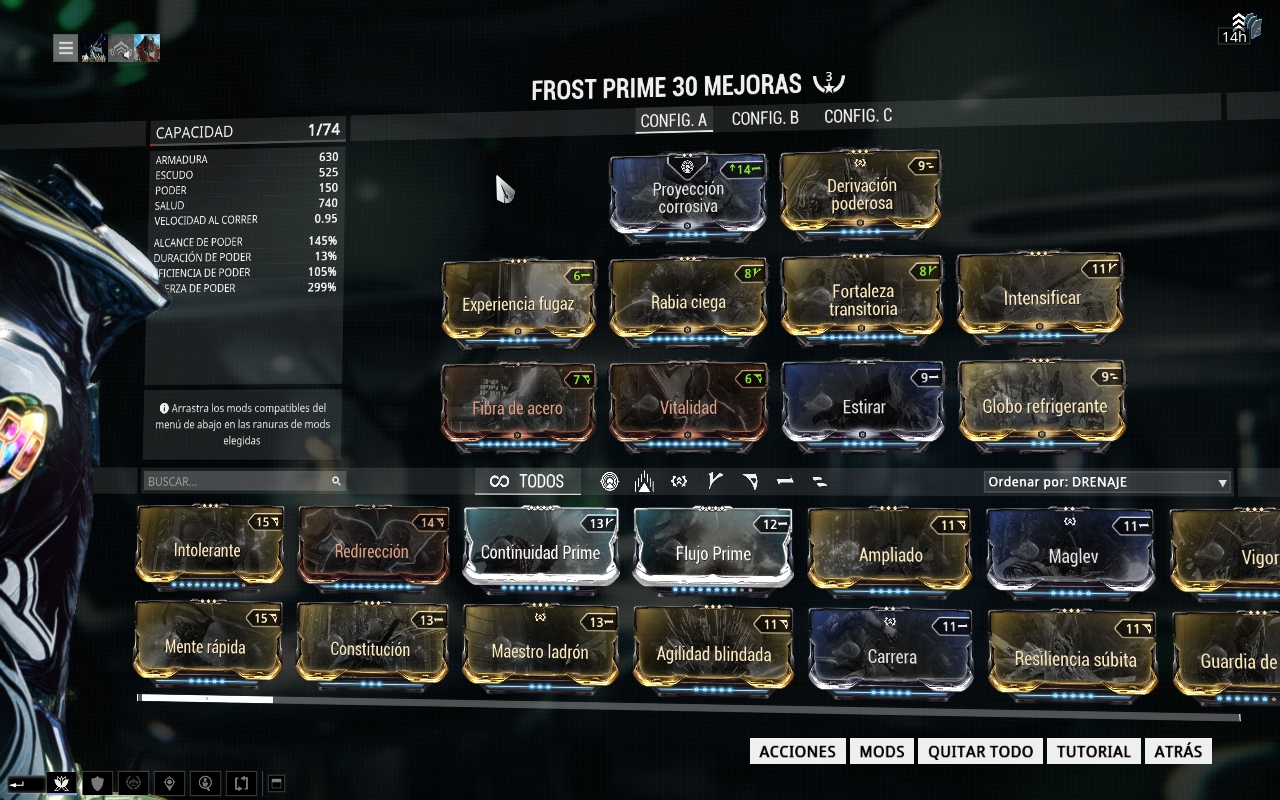
Task: Toggle the infinity TODOS filter
Action: coord(527,481)
